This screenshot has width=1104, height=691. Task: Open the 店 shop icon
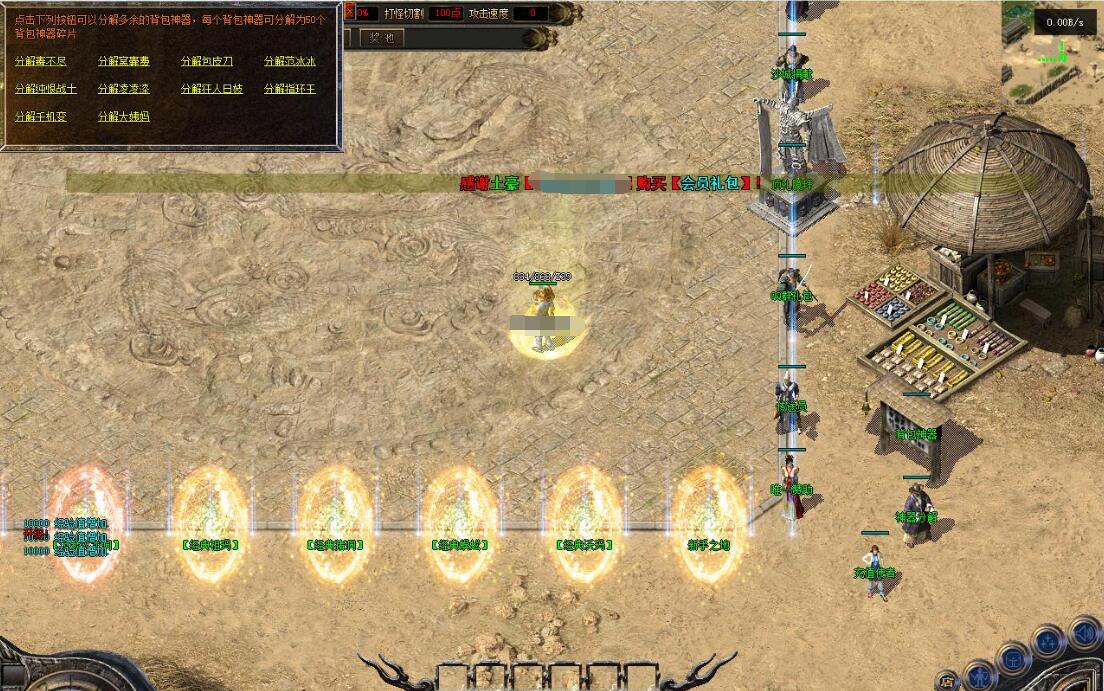pyautogui.click(x=947, y=682)
